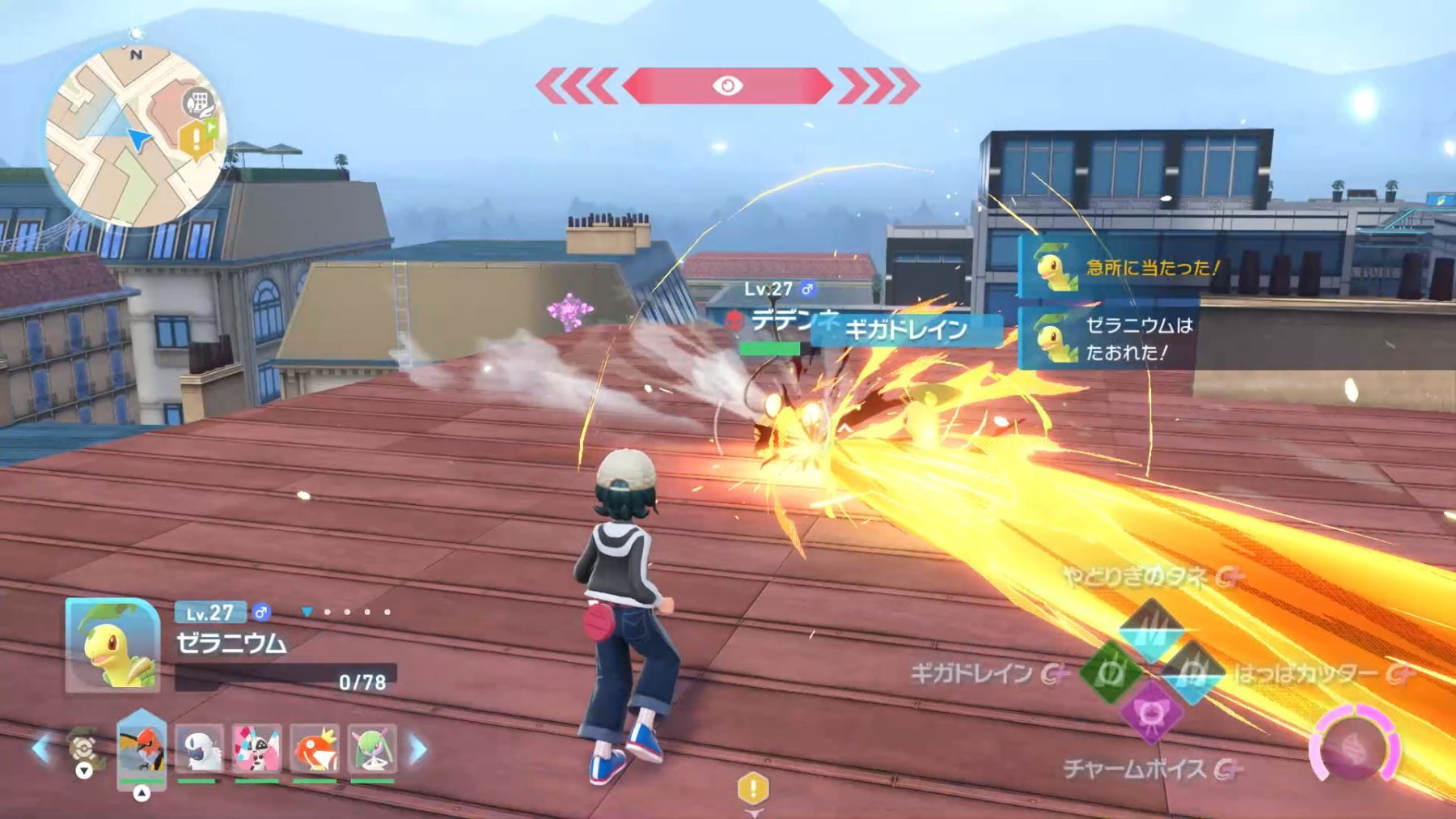Click the red eye lock-on indicator
The height and width of the screenshot is (819, 1456).
(727, 86)
